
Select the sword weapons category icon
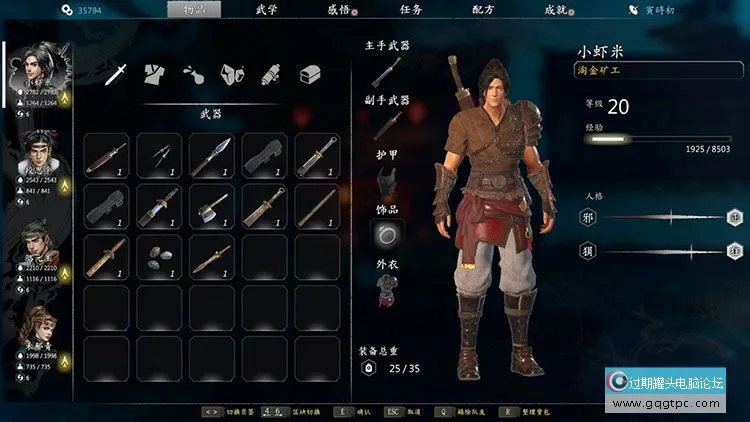tap(117, 73)
